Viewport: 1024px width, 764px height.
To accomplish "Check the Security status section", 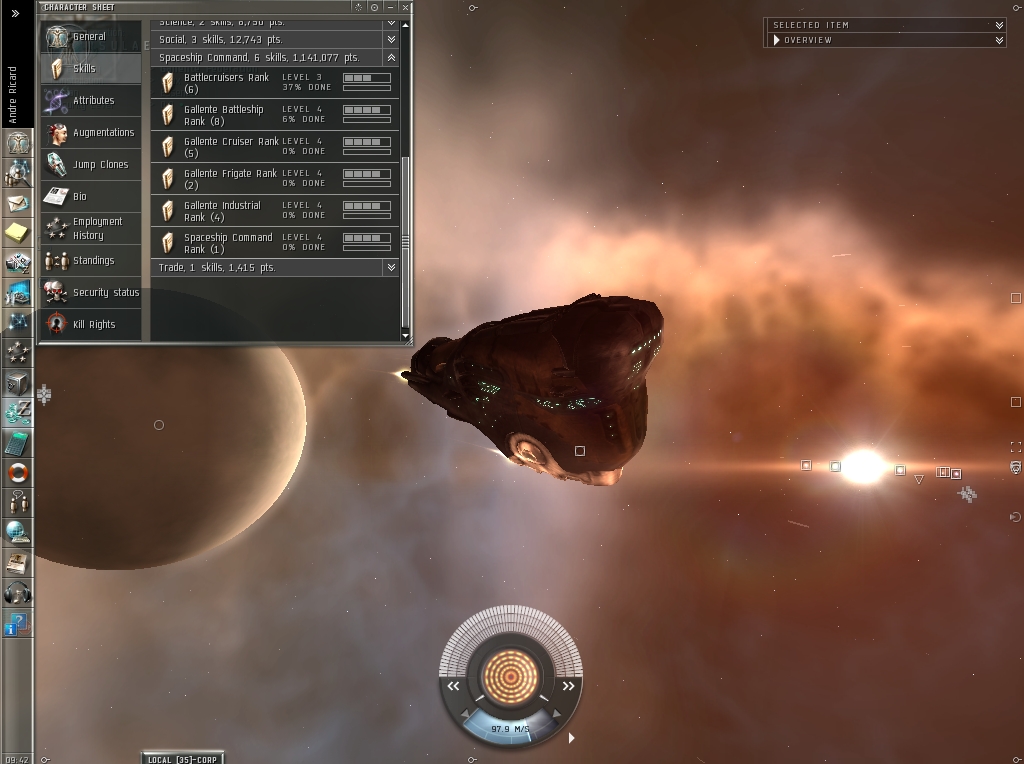I will (x=105, y=293).
